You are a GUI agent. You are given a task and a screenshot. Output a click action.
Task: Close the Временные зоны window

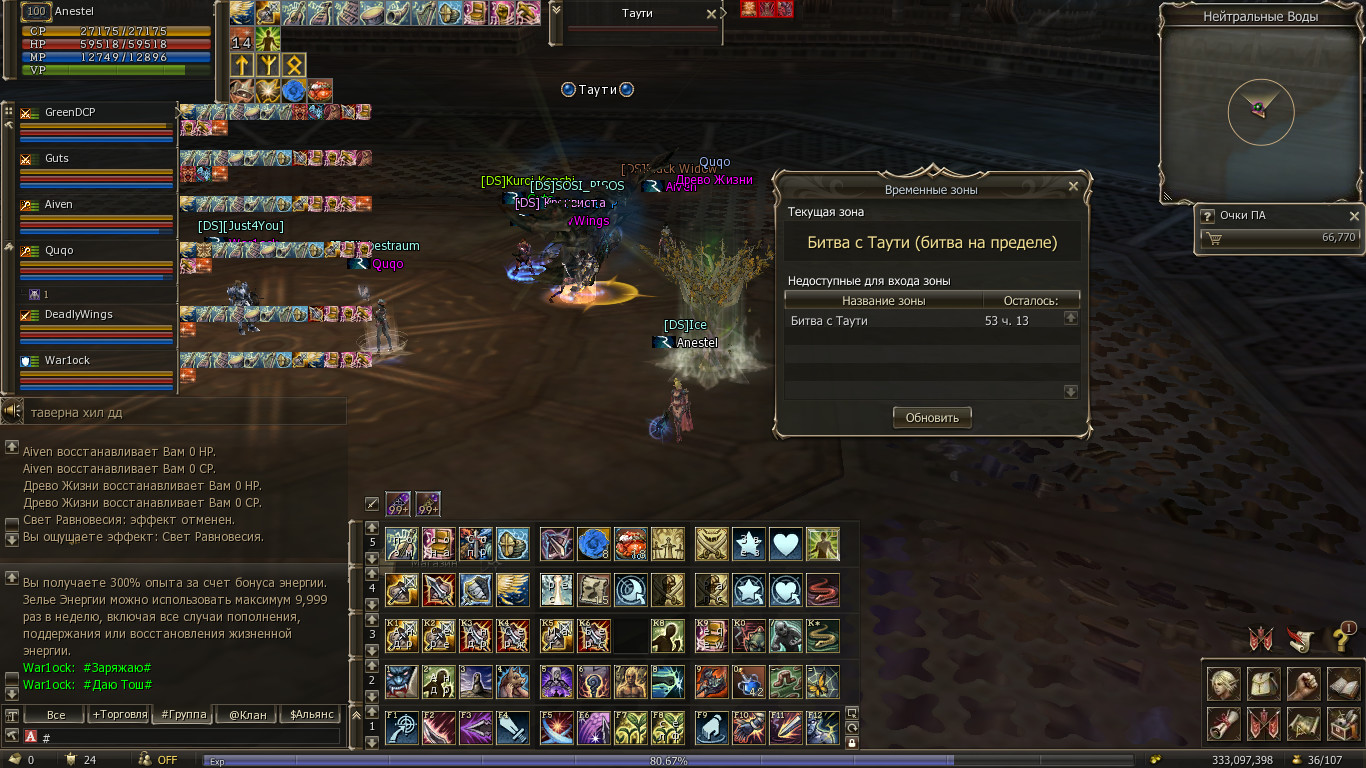(1073, 186)
